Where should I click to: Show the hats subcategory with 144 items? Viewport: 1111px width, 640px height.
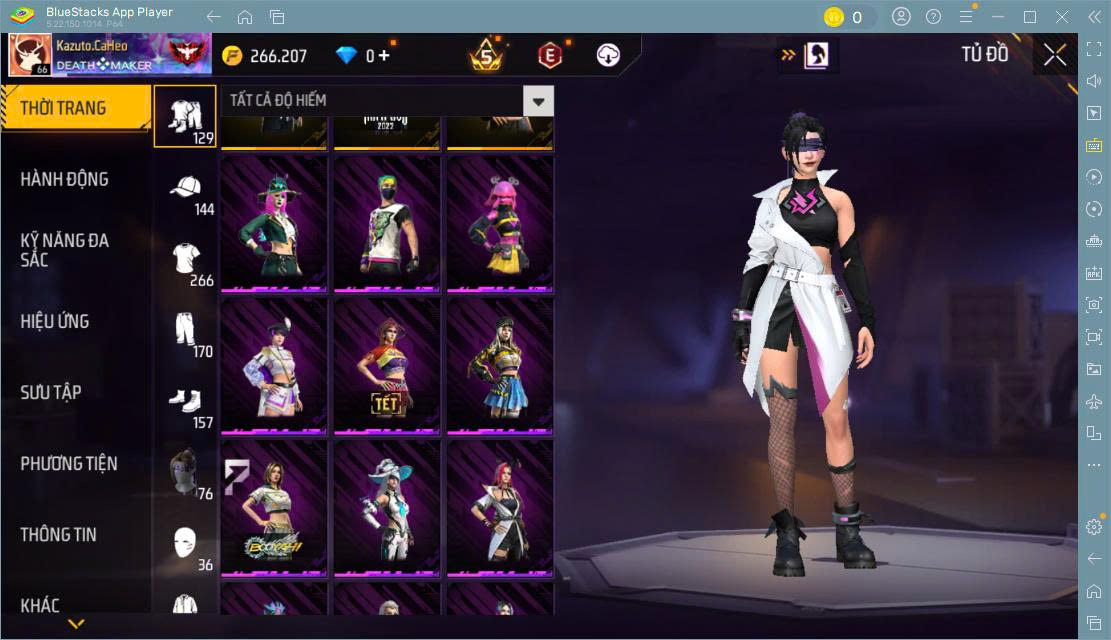tap(186, 191)
